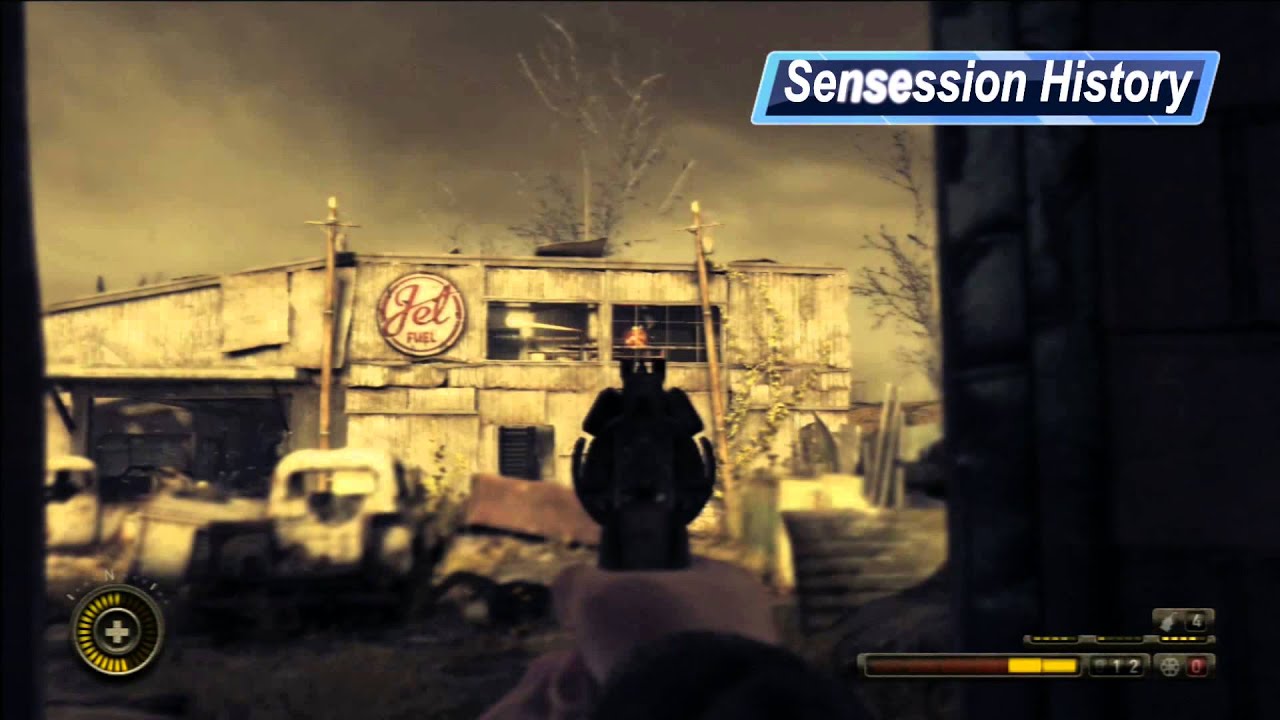Screen dimensions: 1280x720
Task: Toggle the right small ammo segment bar
Action: [x=1182, y=639]
